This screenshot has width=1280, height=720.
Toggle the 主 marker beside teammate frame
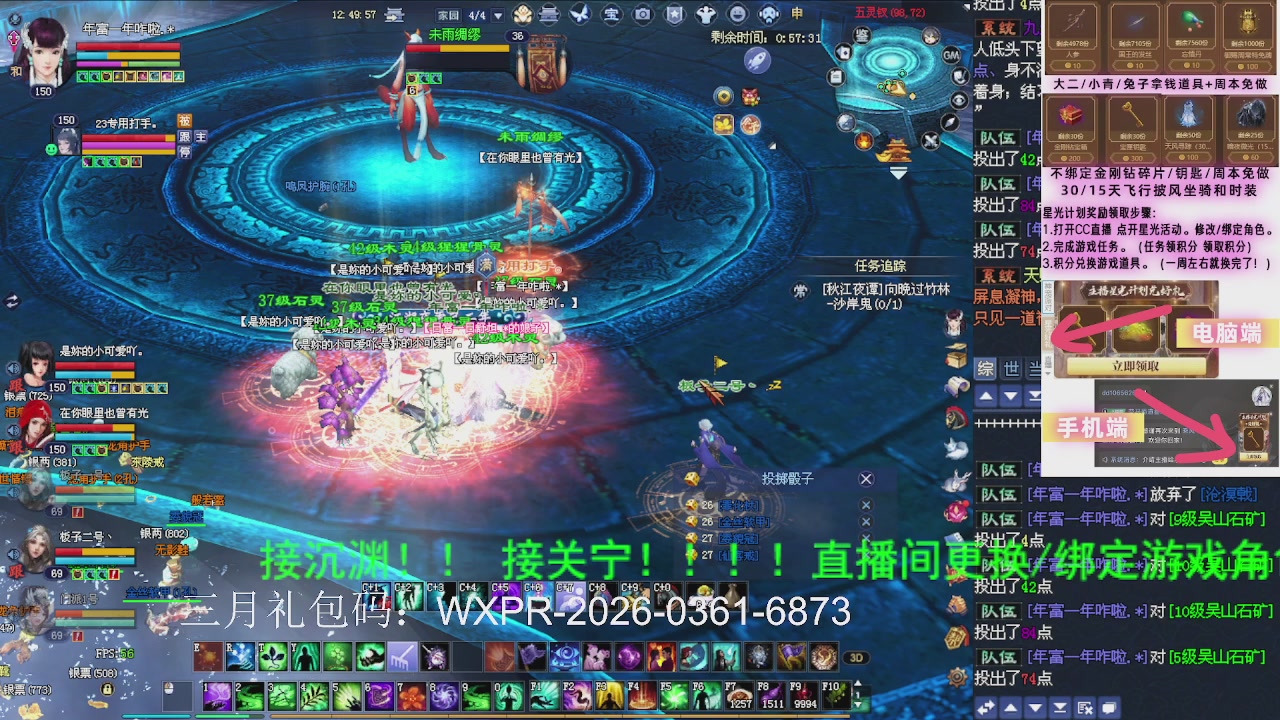point(201,137)
